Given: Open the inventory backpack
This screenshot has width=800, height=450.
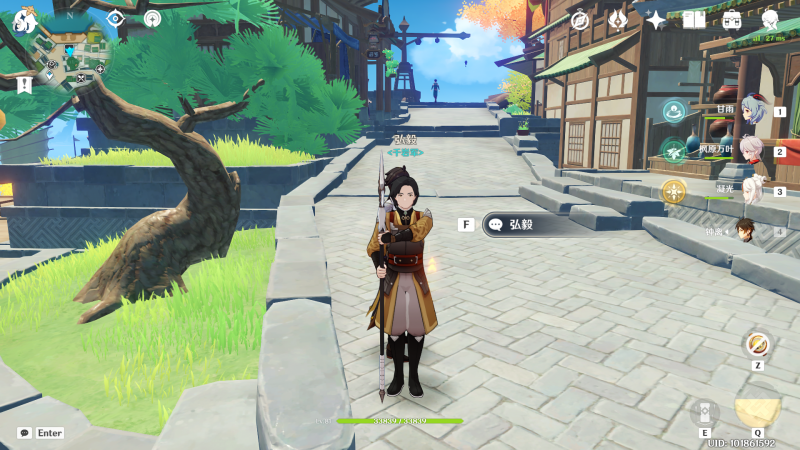Looking at the screenshot, I should point(732,20).
